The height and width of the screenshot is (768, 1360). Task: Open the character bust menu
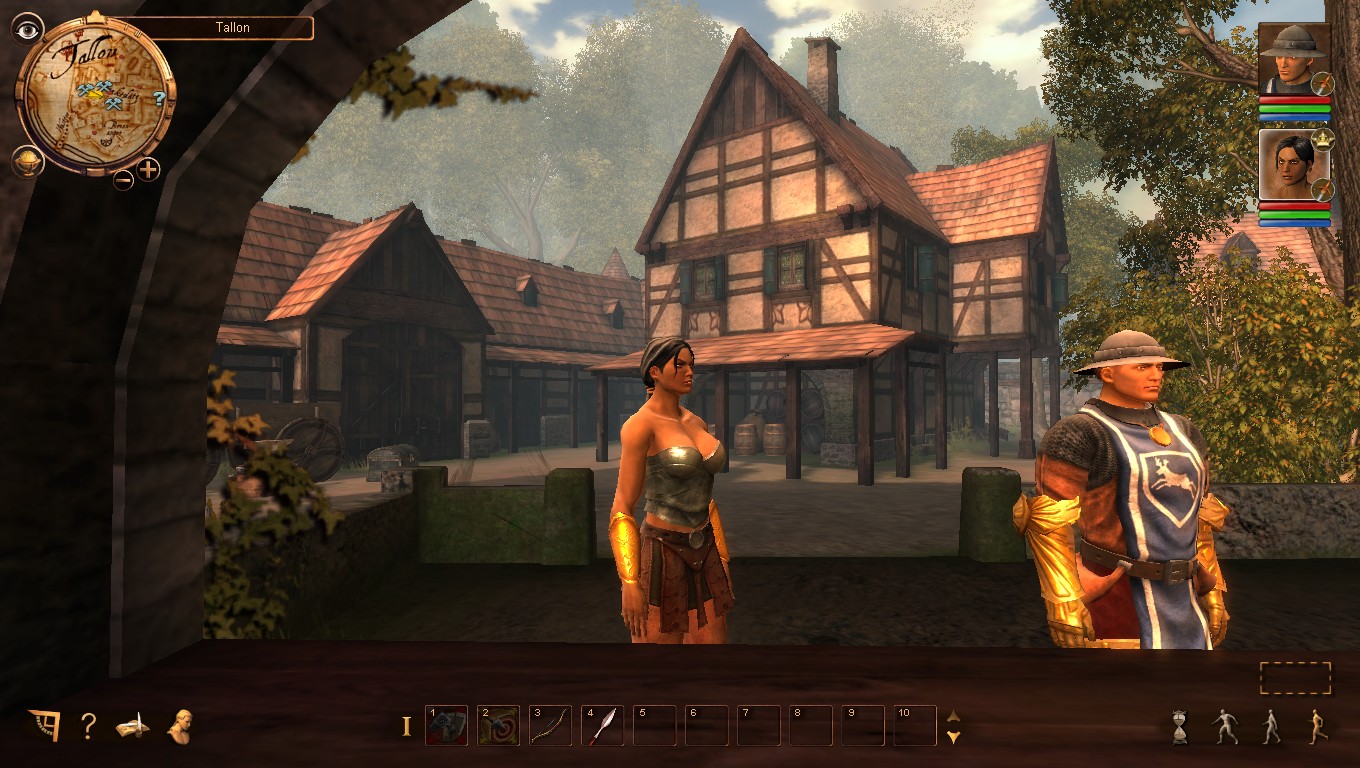coord(183,728)
